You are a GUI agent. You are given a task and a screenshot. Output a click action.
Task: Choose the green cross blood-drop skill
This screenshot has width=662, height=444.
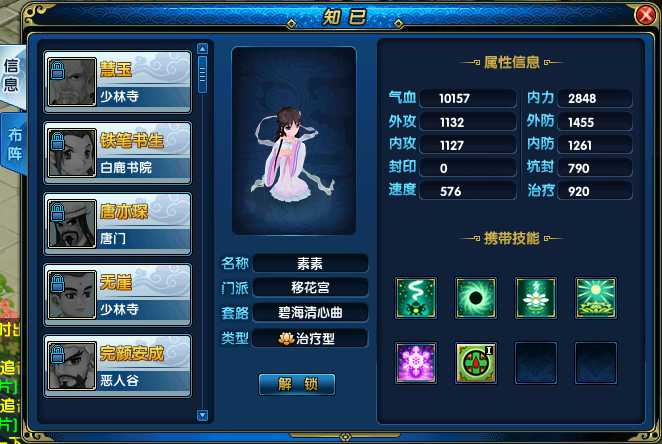[475, 362]
